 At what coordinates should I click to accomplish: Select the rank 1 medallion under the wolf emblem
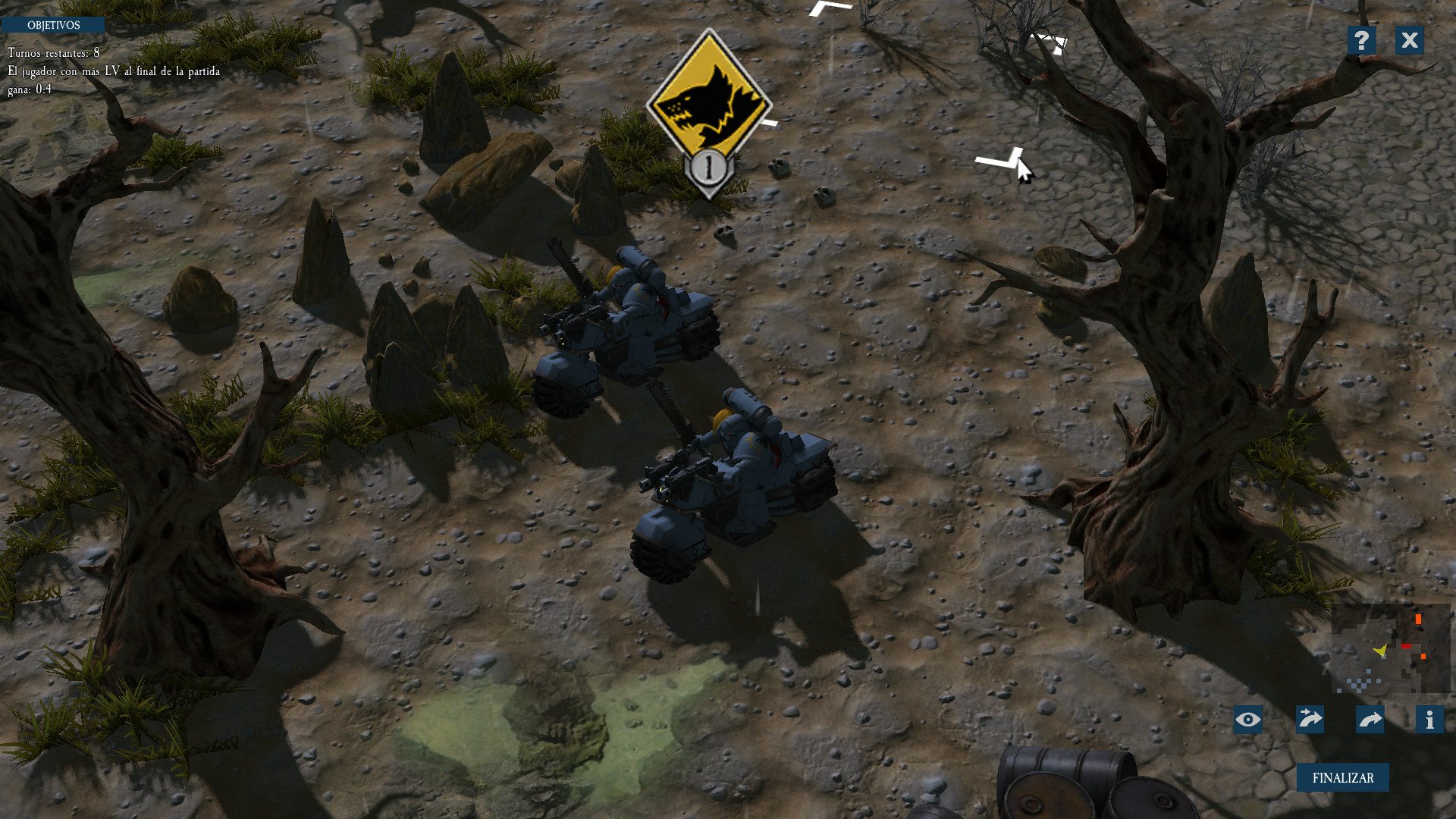click(x=708, y=167)
